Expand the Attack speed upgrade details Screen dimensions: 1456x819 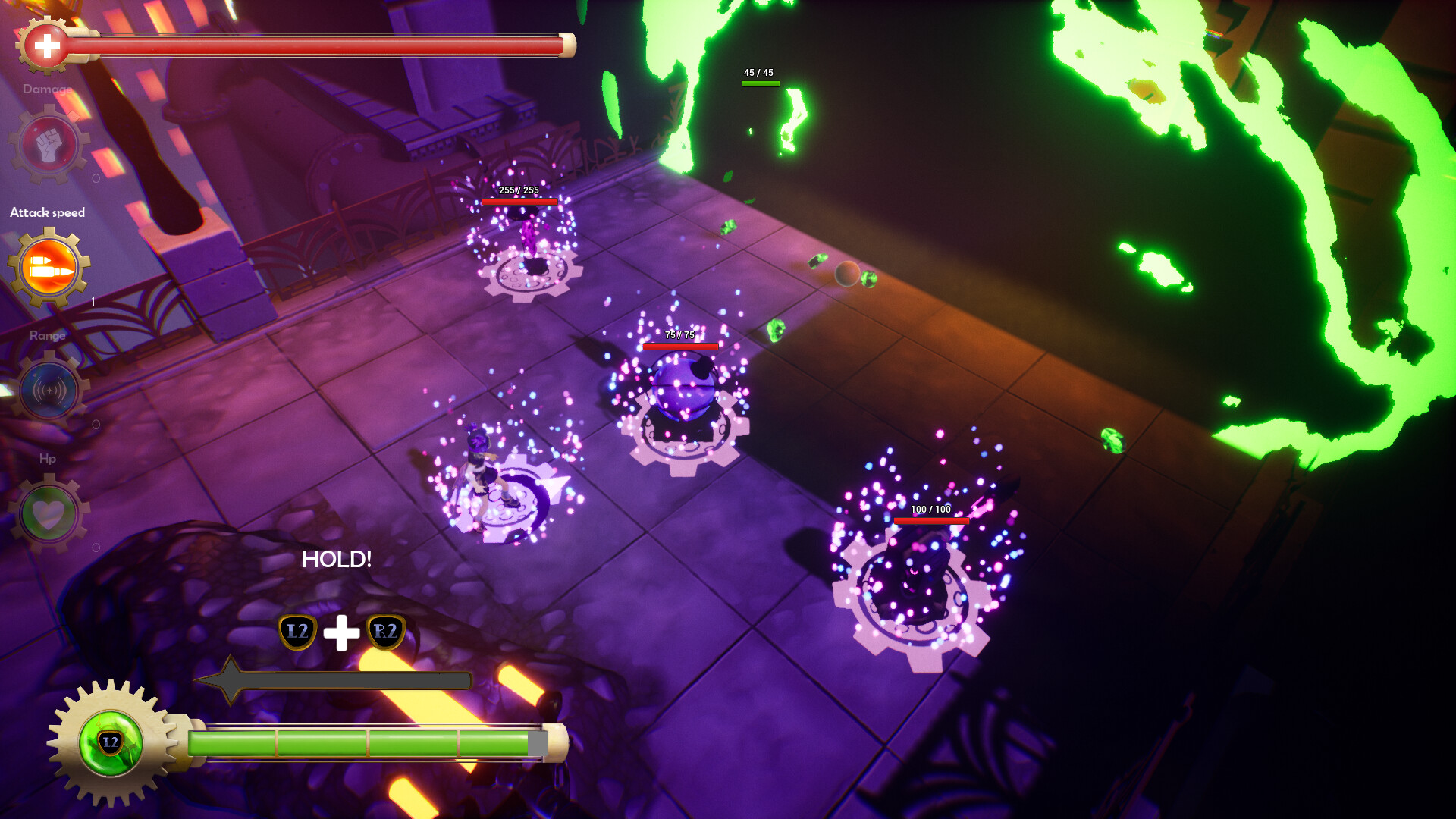(47, 267)
